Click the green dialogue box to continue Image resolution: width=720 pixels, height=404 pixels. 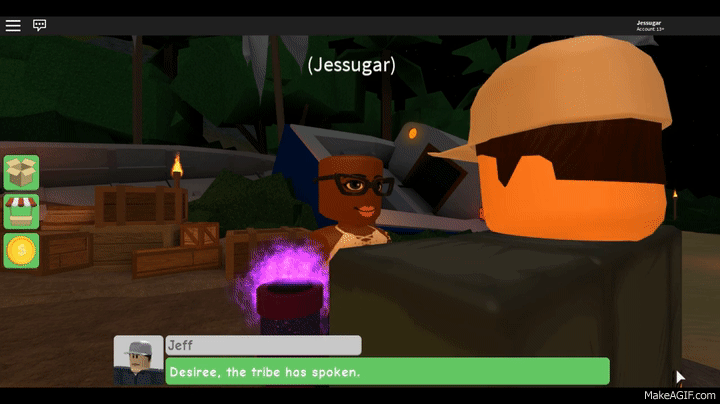coord(387,372)
